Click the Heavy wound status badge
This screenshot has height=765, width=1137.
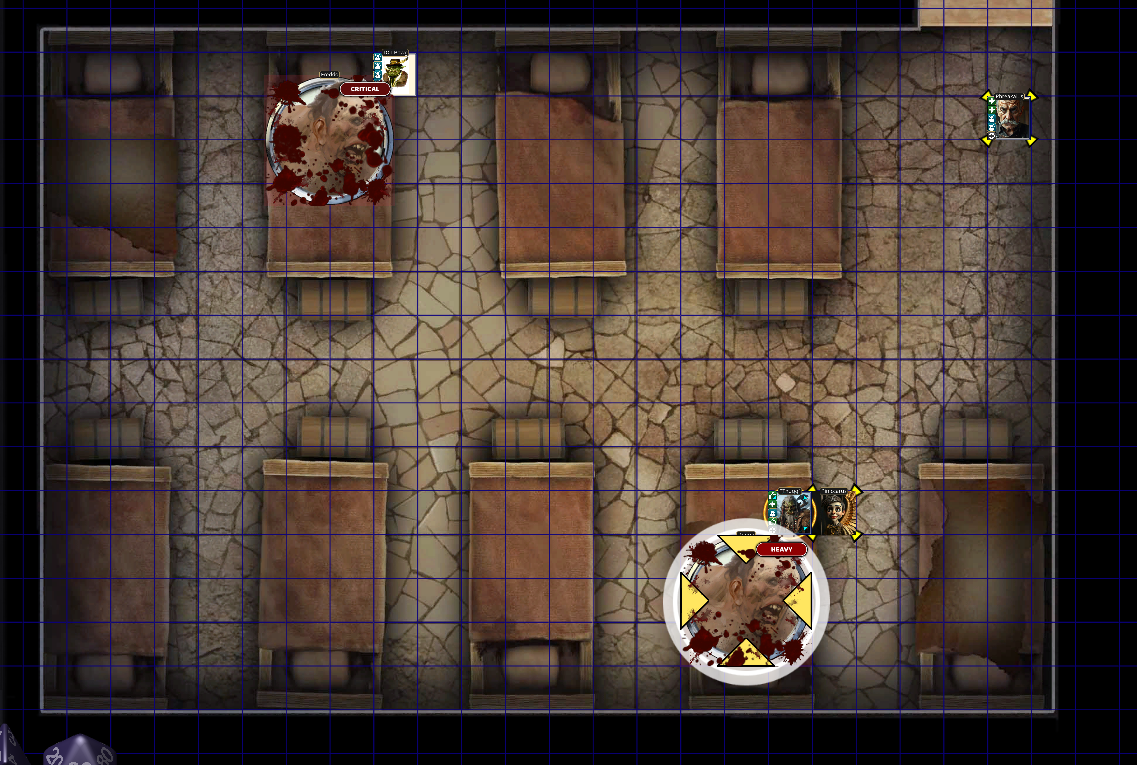781,549
